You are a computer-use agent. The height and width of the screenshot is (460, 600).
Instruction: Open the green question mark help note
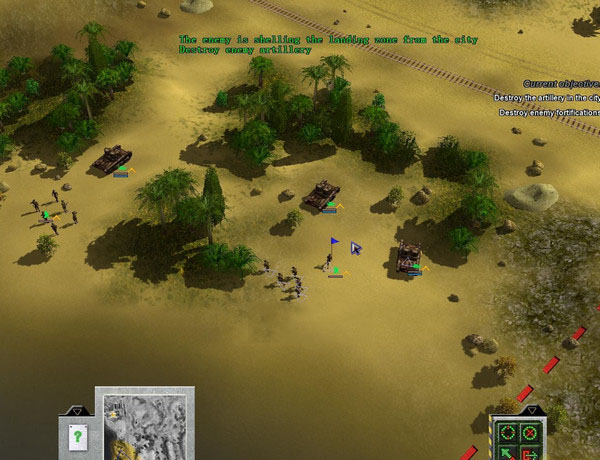click(x=78, y=436)
